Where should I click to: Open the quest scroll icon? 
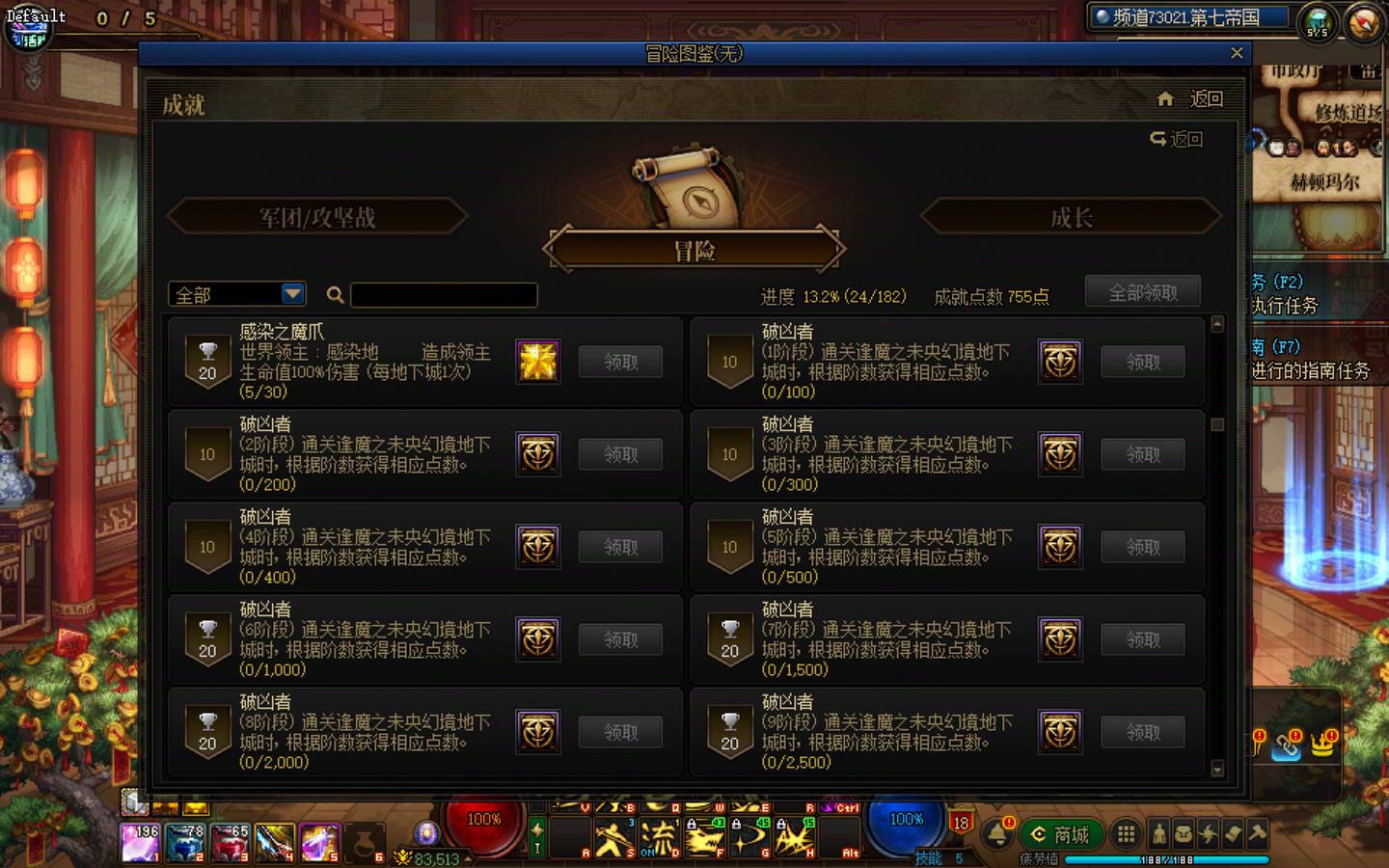(x=1235, y=833)
